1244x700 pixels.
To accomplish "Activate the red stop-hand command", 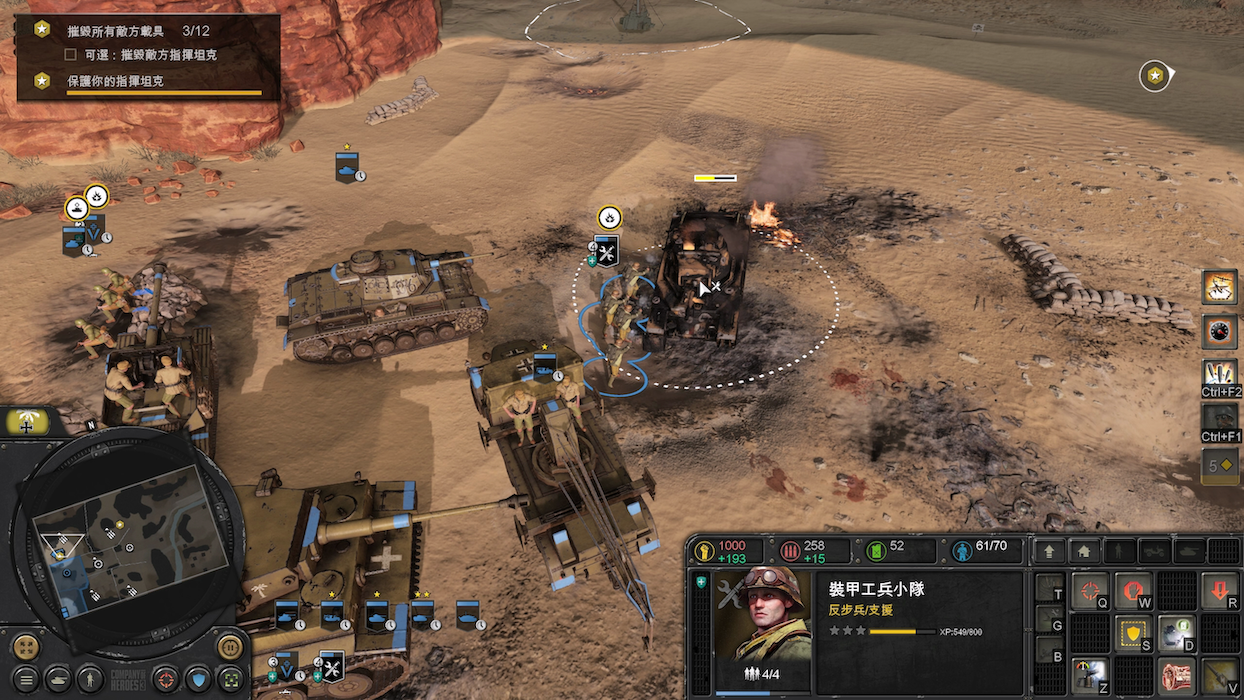I will click(1133, 591).
